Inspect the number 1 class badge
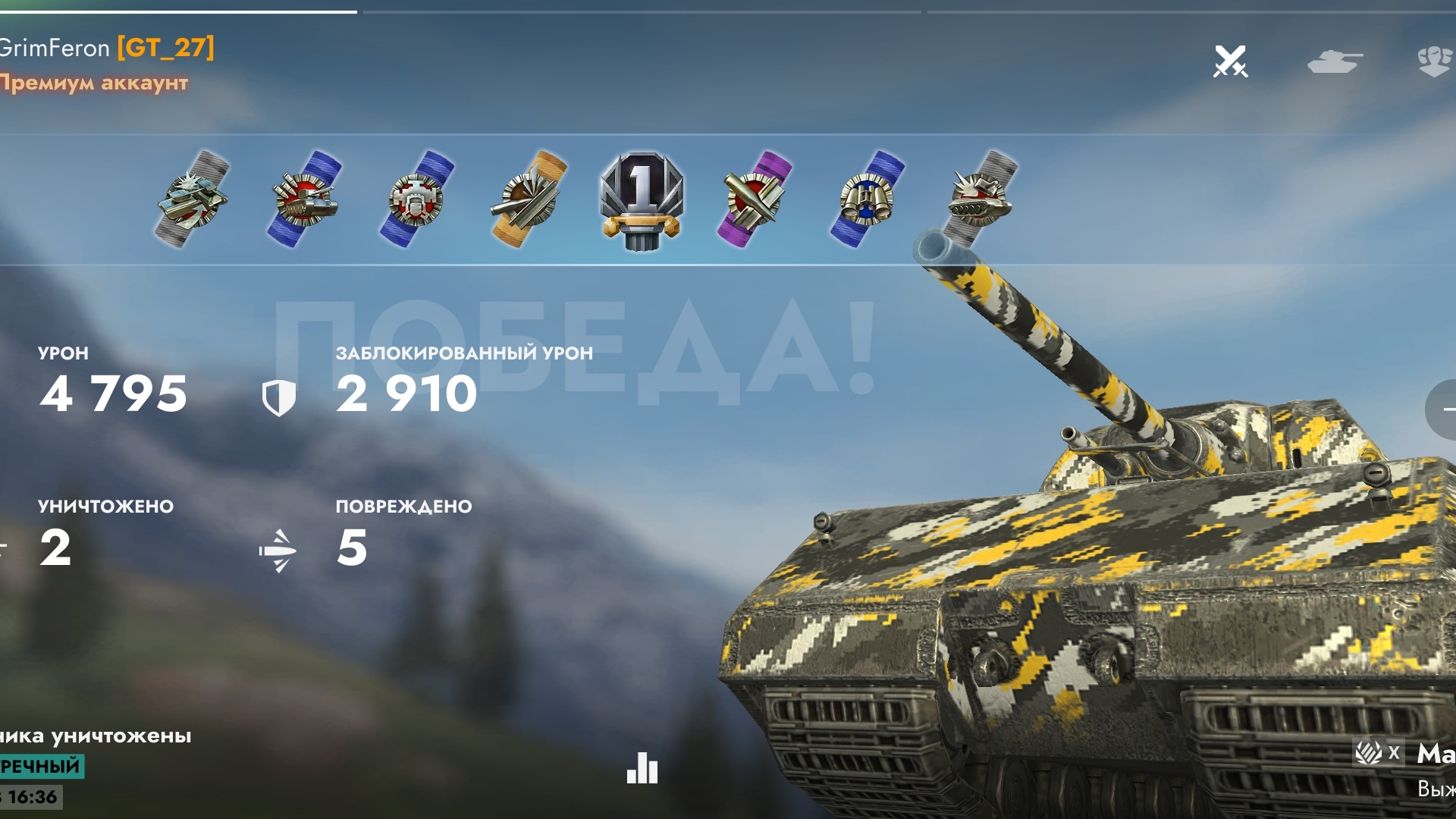 (x=642, y=199)
